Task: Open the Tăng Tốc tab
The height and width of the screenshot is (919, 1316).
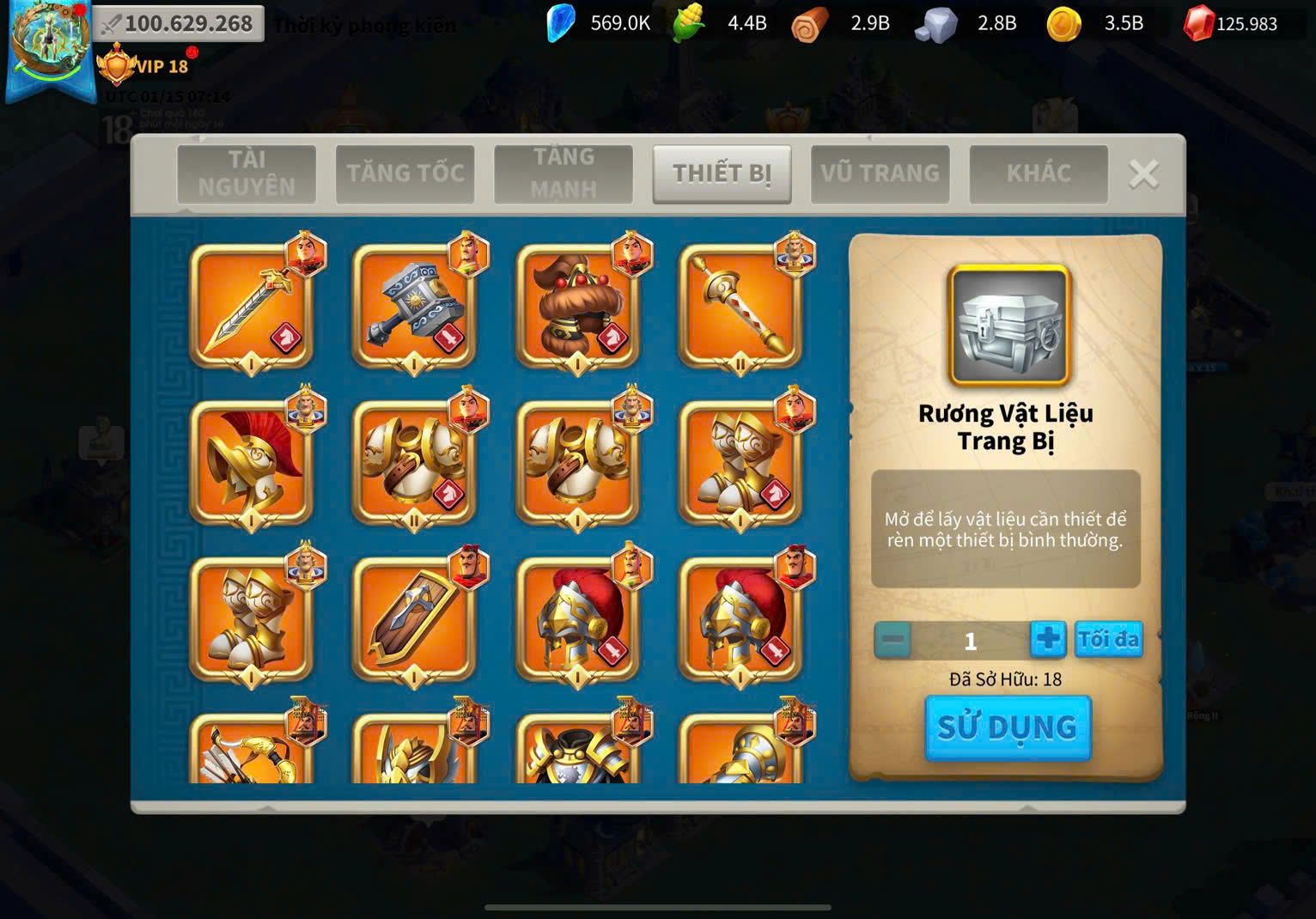Action: pos(405,173)
